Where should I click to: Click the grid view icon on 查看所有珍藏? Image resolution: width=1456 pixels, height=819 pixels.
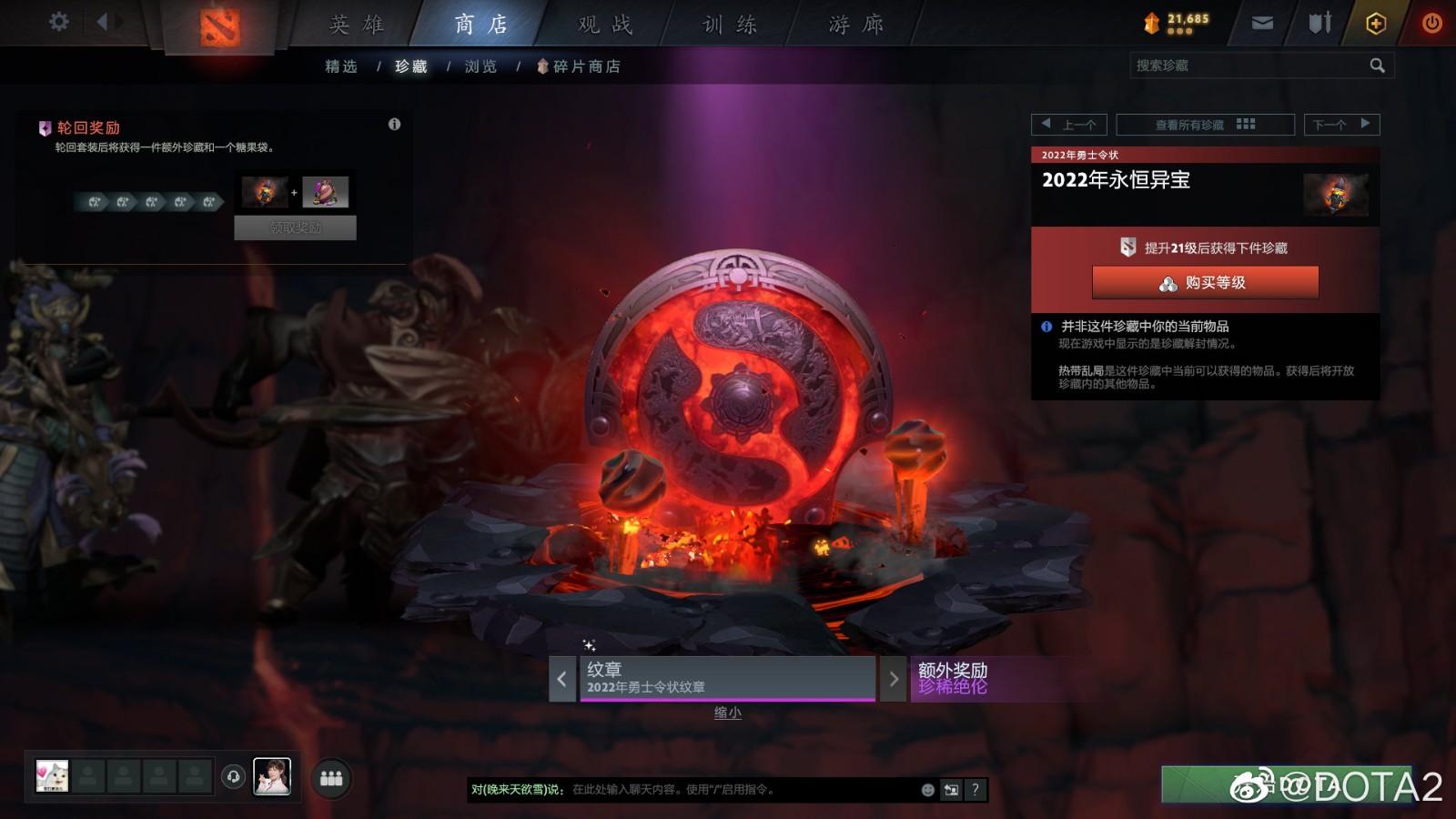click(x=1249, y=125)
